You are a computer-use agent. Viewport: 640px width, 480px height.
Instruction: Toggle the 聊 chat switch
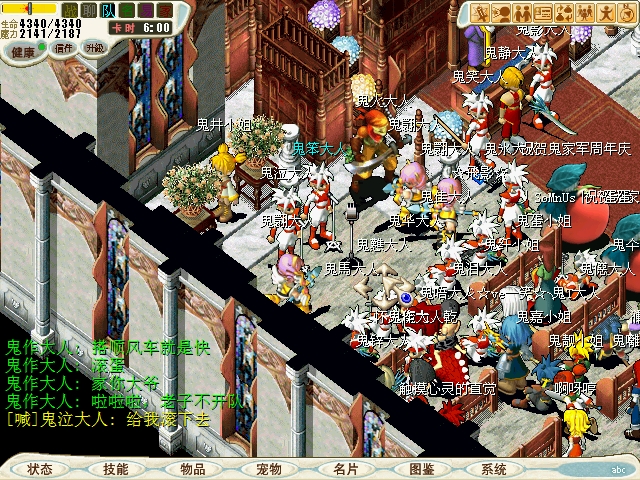point(89,9)
